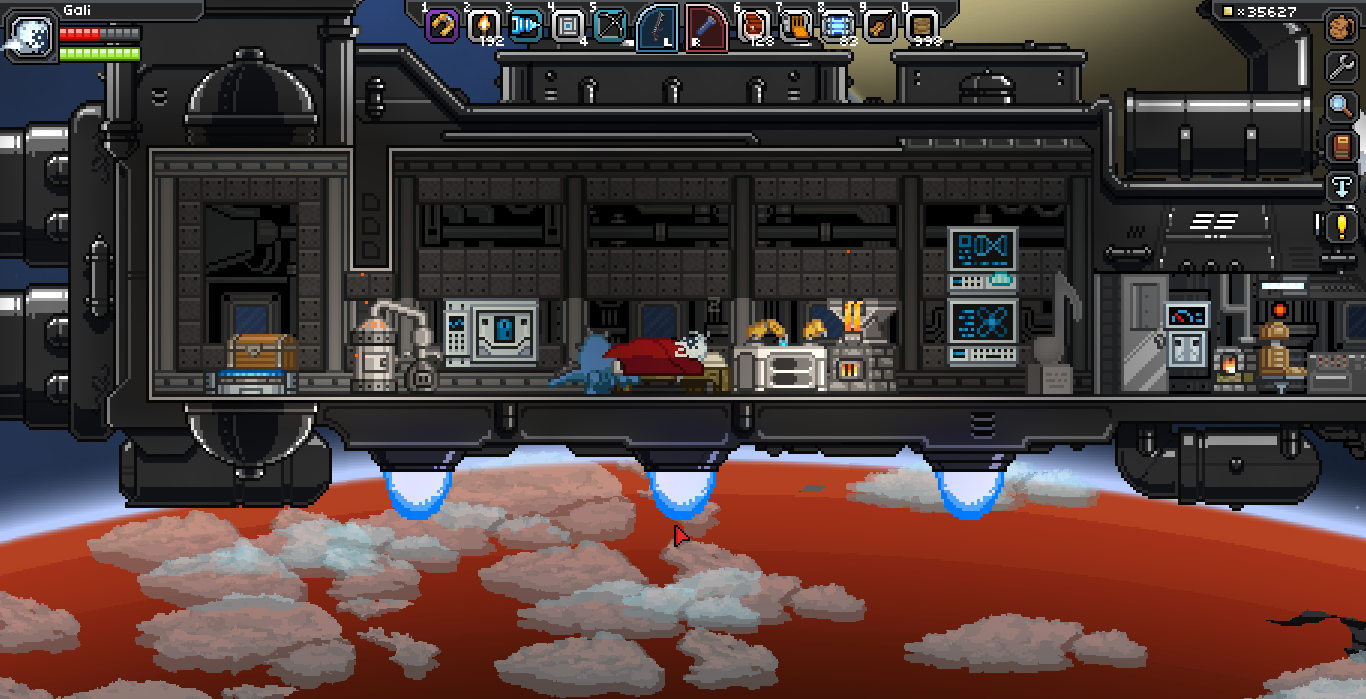
Task: Equip the blue drill in hotbar slot 3
Action: coord(526,25)
